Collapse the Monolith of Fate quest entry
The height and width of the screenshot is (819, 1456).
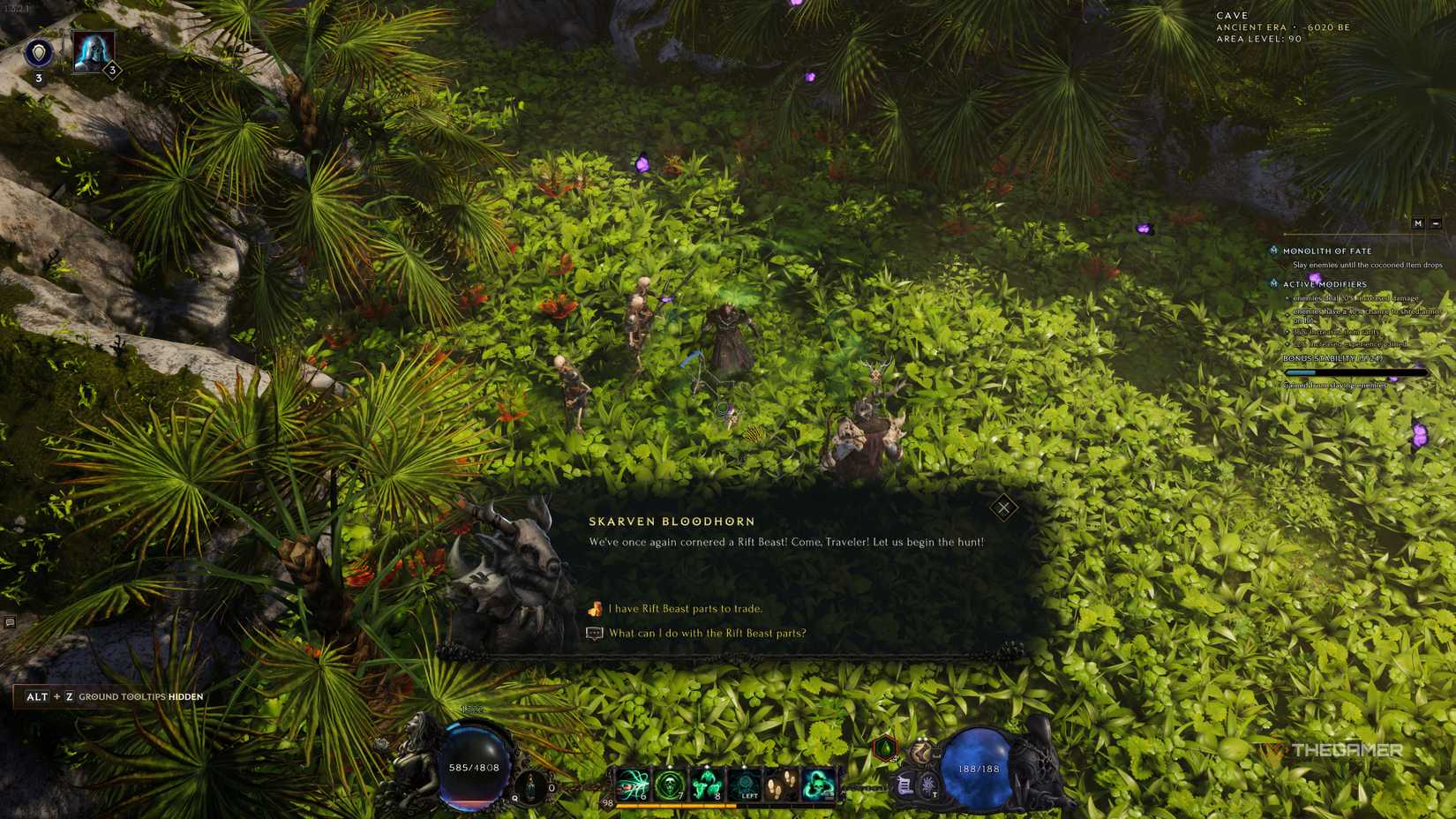tap(1273, 251)
